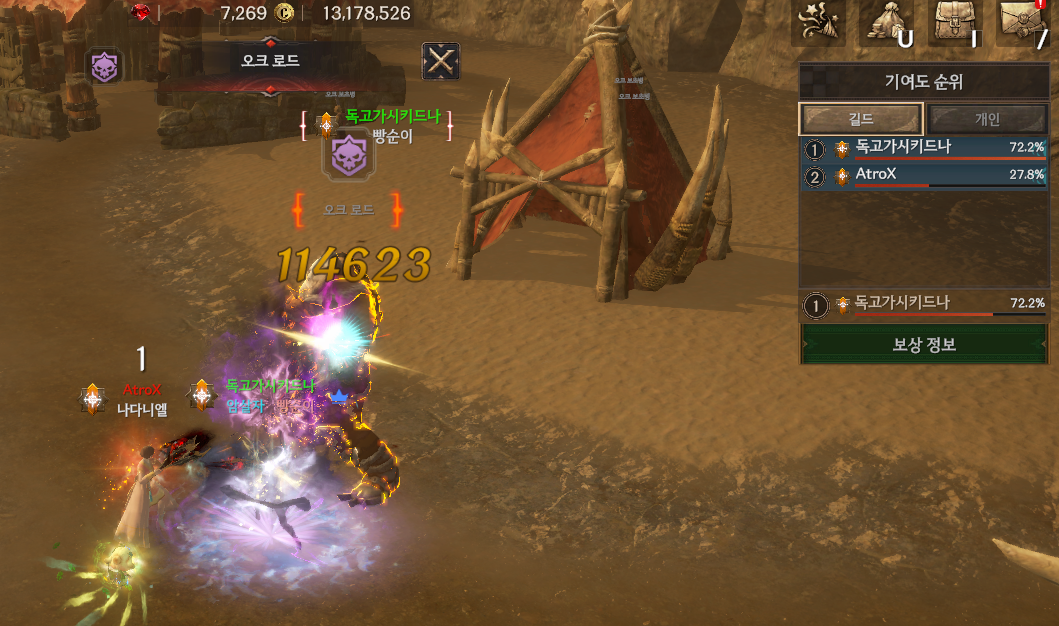Switch to the 개인 ranking tab
The width and height of the screenshot is (1059, 626).
click(986, 119)
